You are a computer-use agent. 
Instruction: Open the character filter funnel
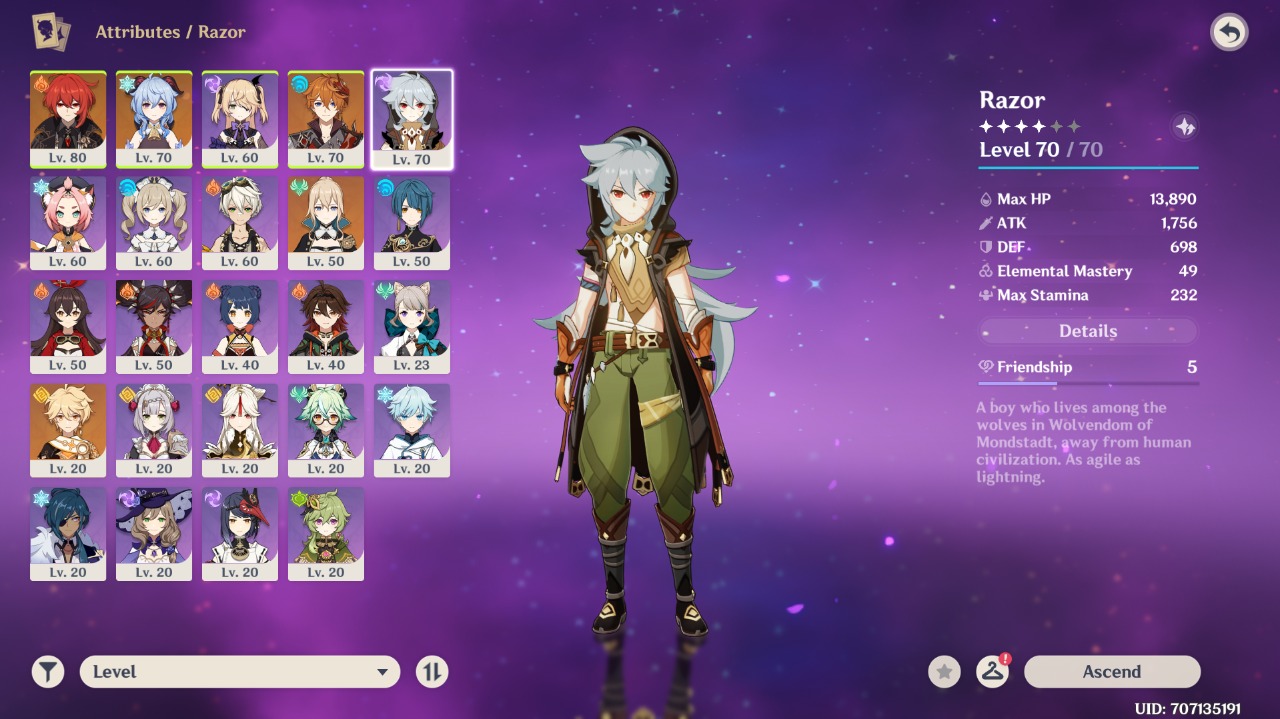pyautogui.click(x=47, y=672)
